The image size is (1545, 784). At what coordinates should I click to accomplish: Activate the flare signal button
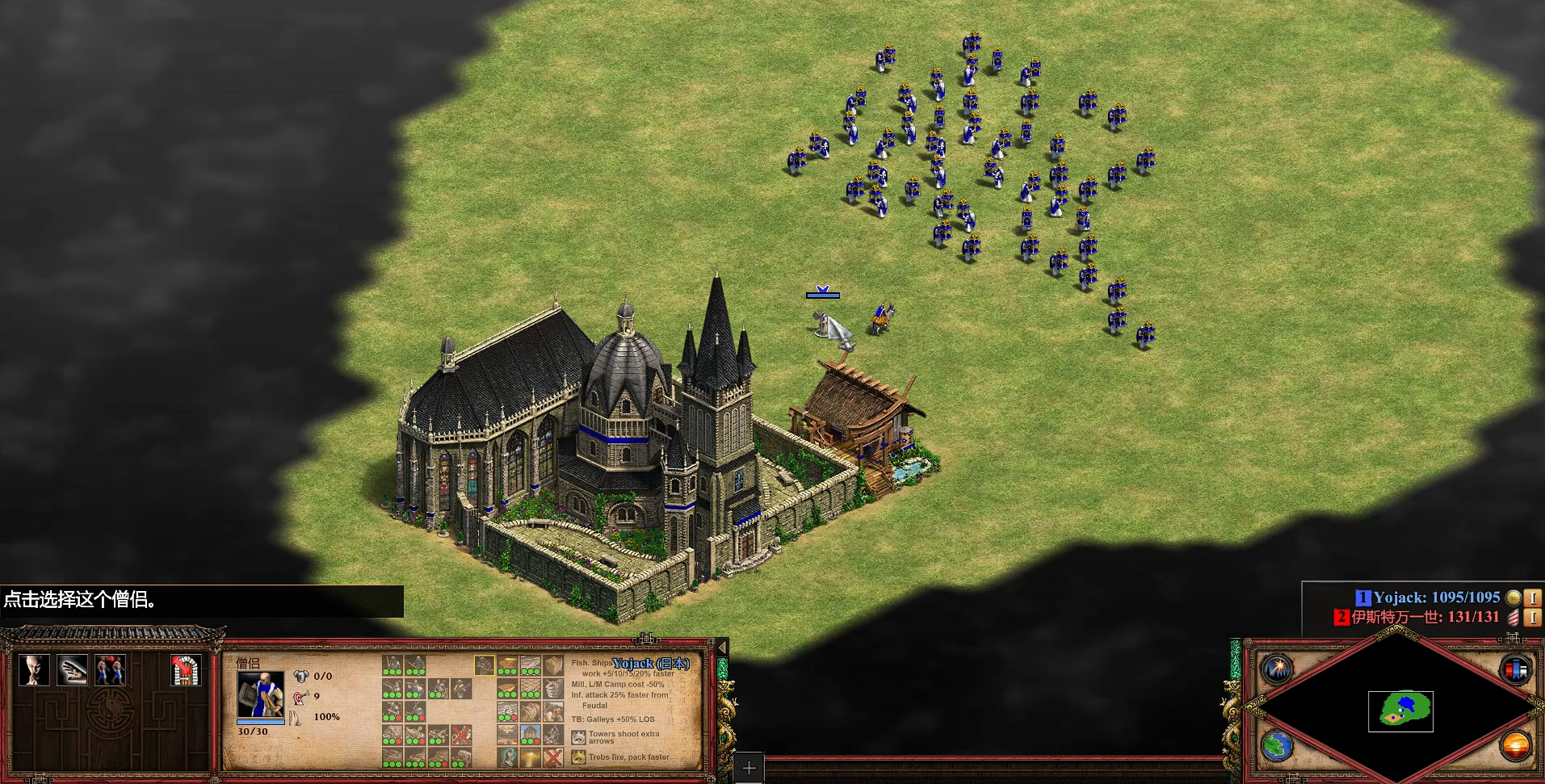coord(1278,669)
